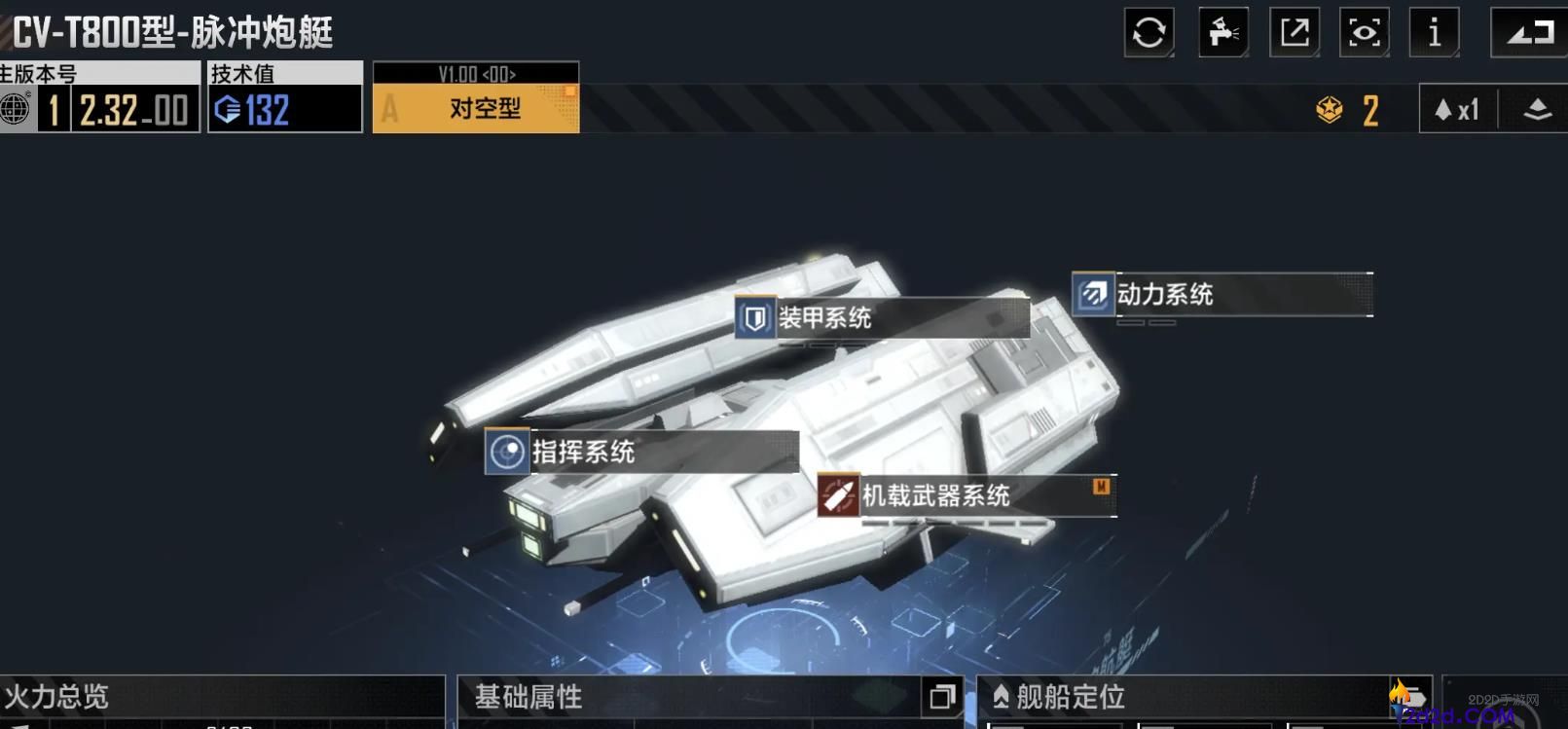Select the upgrade rank chevron icon
Image resolution: width=1568 pixels, height=729 pixels.
coord(1537,110)
